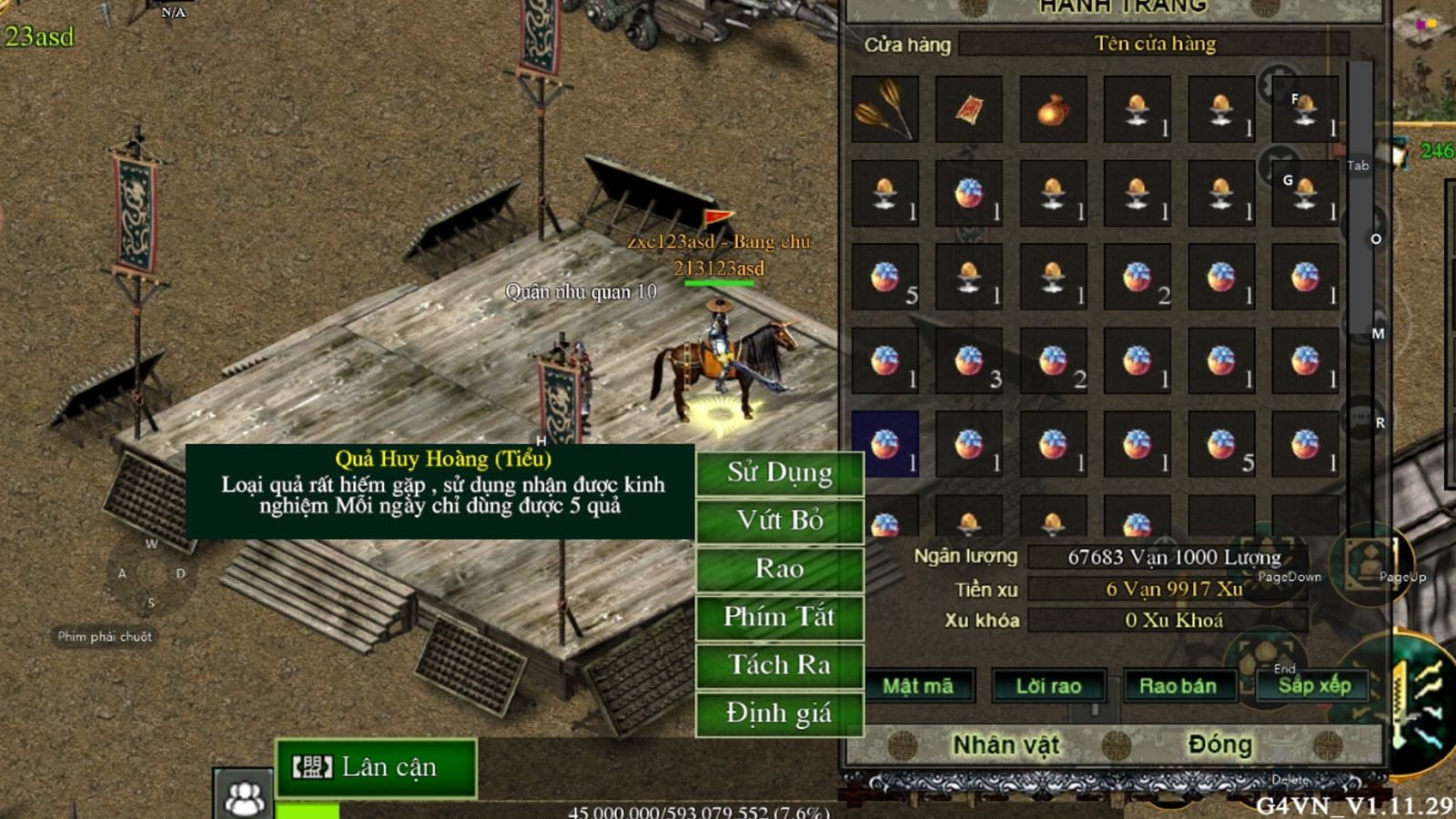Click the Tên cửa hàng shop name field
The height and width of the screenshot is (819, 1456).
pyautogui.click(x=1154, y=44)
